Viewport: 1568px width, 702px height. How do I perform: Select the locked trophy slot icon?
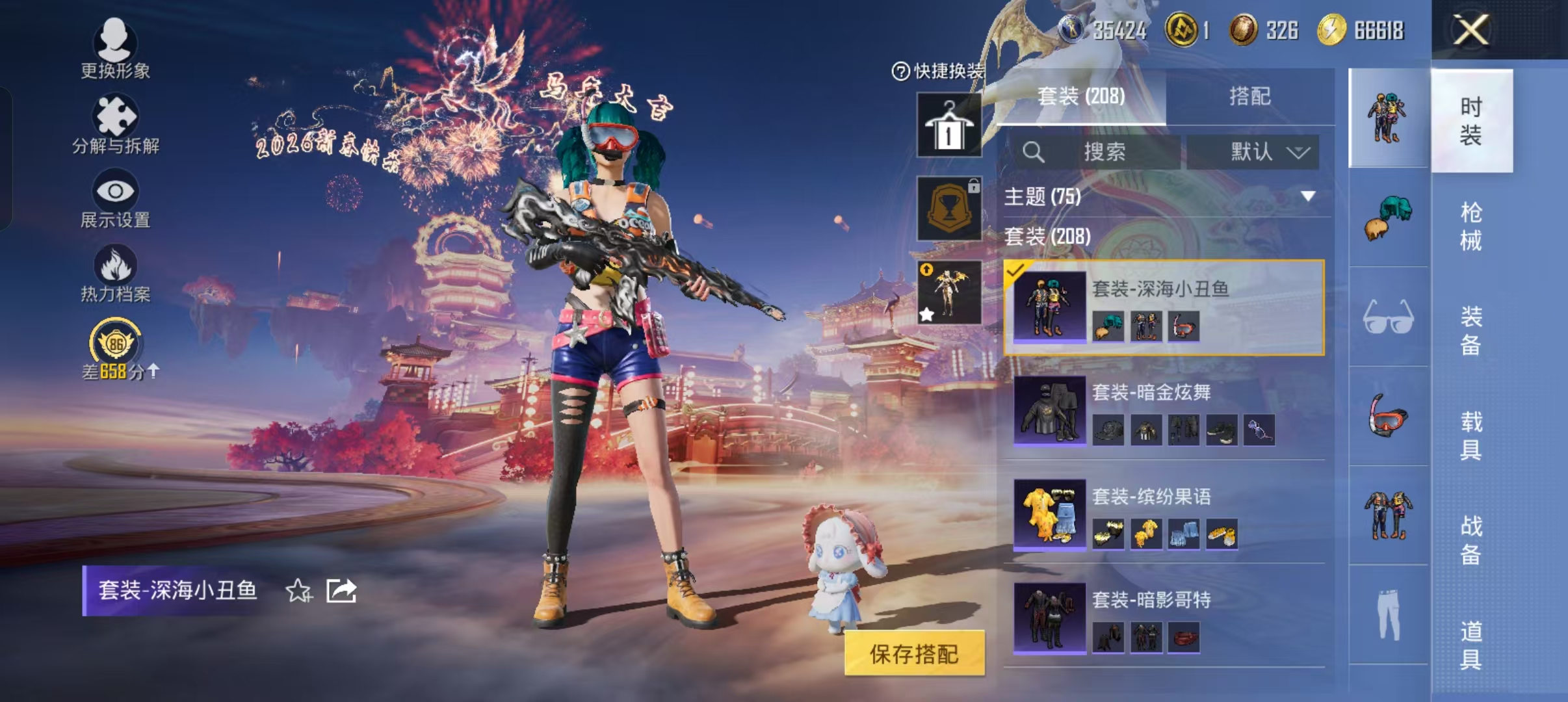click(x=949, y=208)
